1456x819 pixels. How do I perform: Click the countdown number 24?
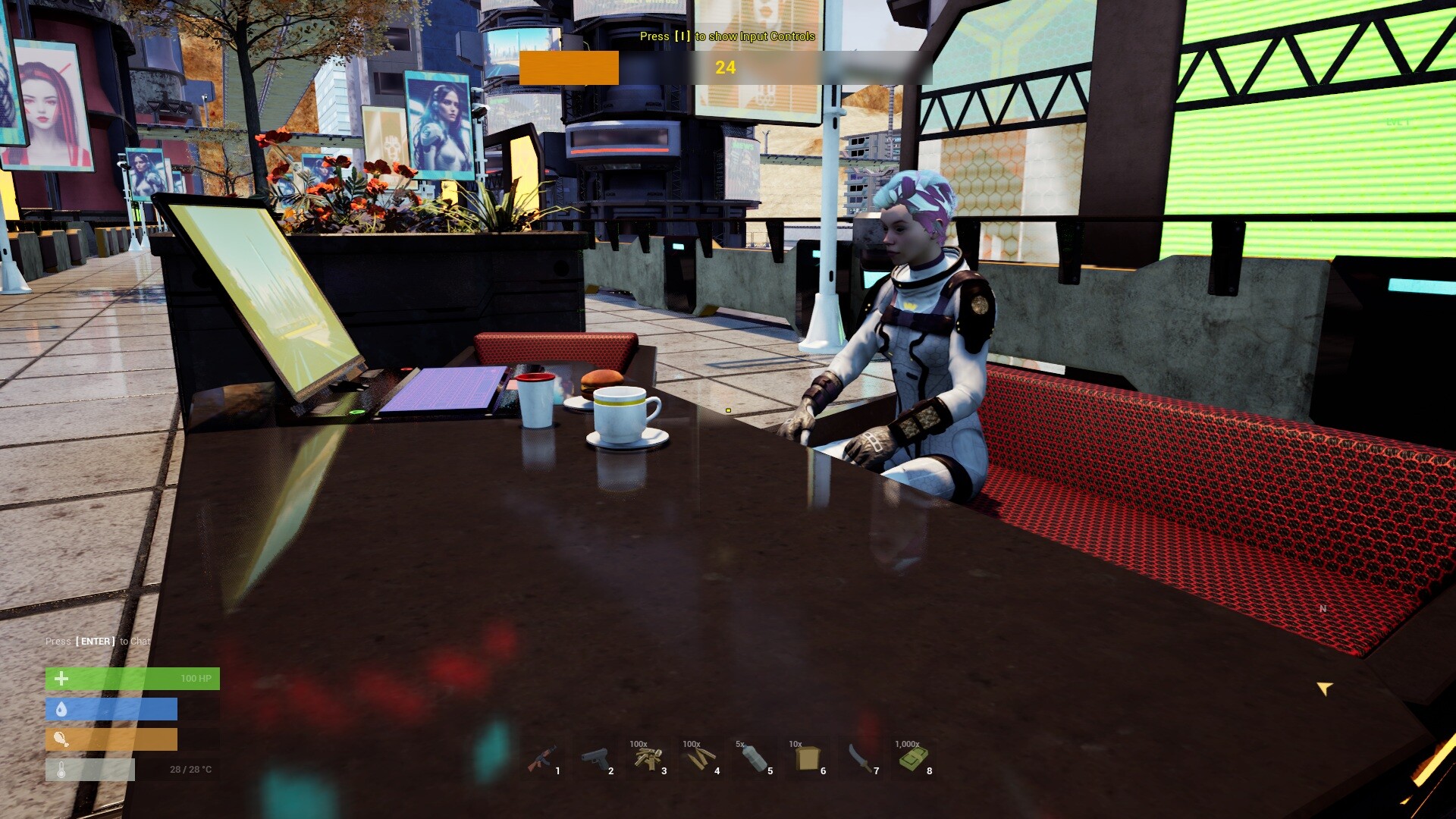725,67
